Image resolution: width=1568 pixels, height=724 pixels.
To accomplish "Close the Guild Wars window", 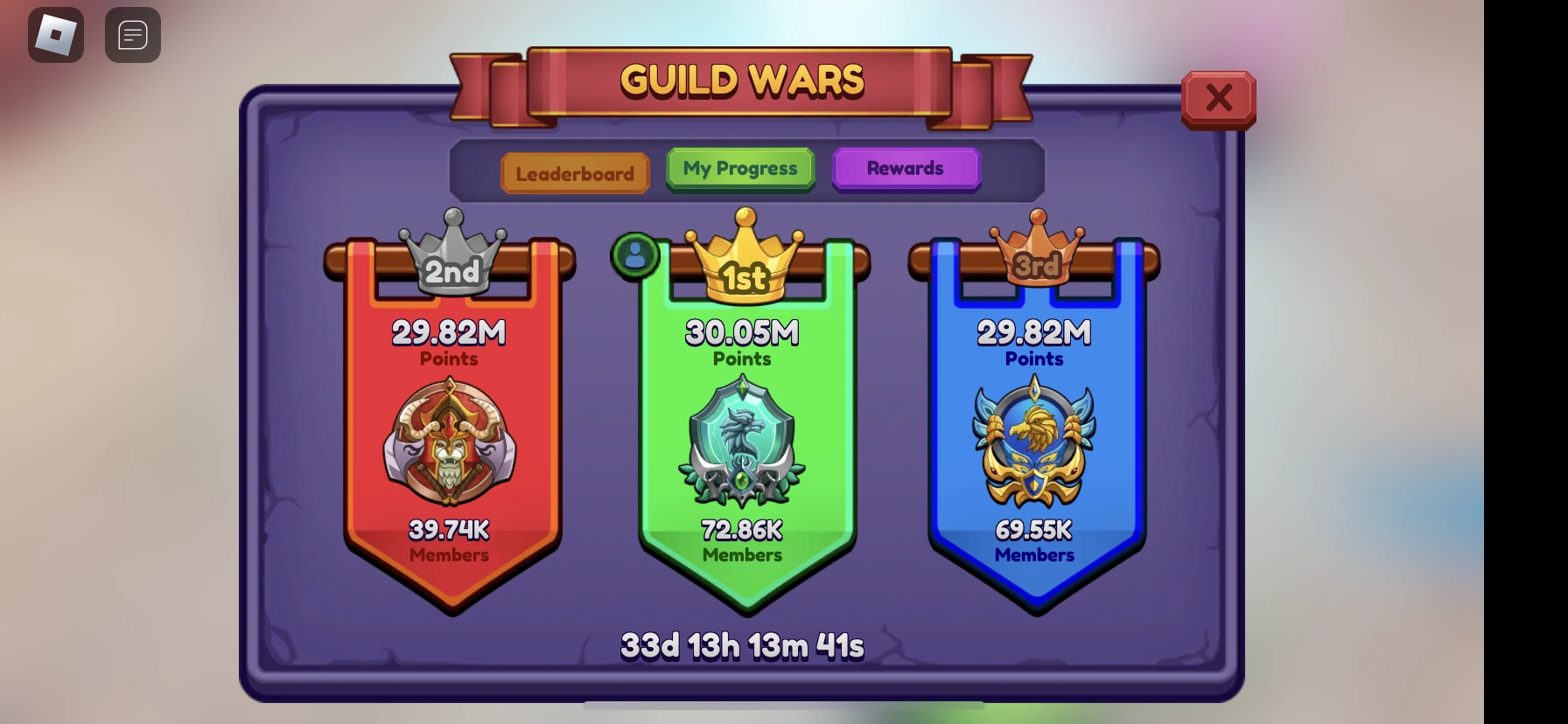I will [x=1218, y=98].
